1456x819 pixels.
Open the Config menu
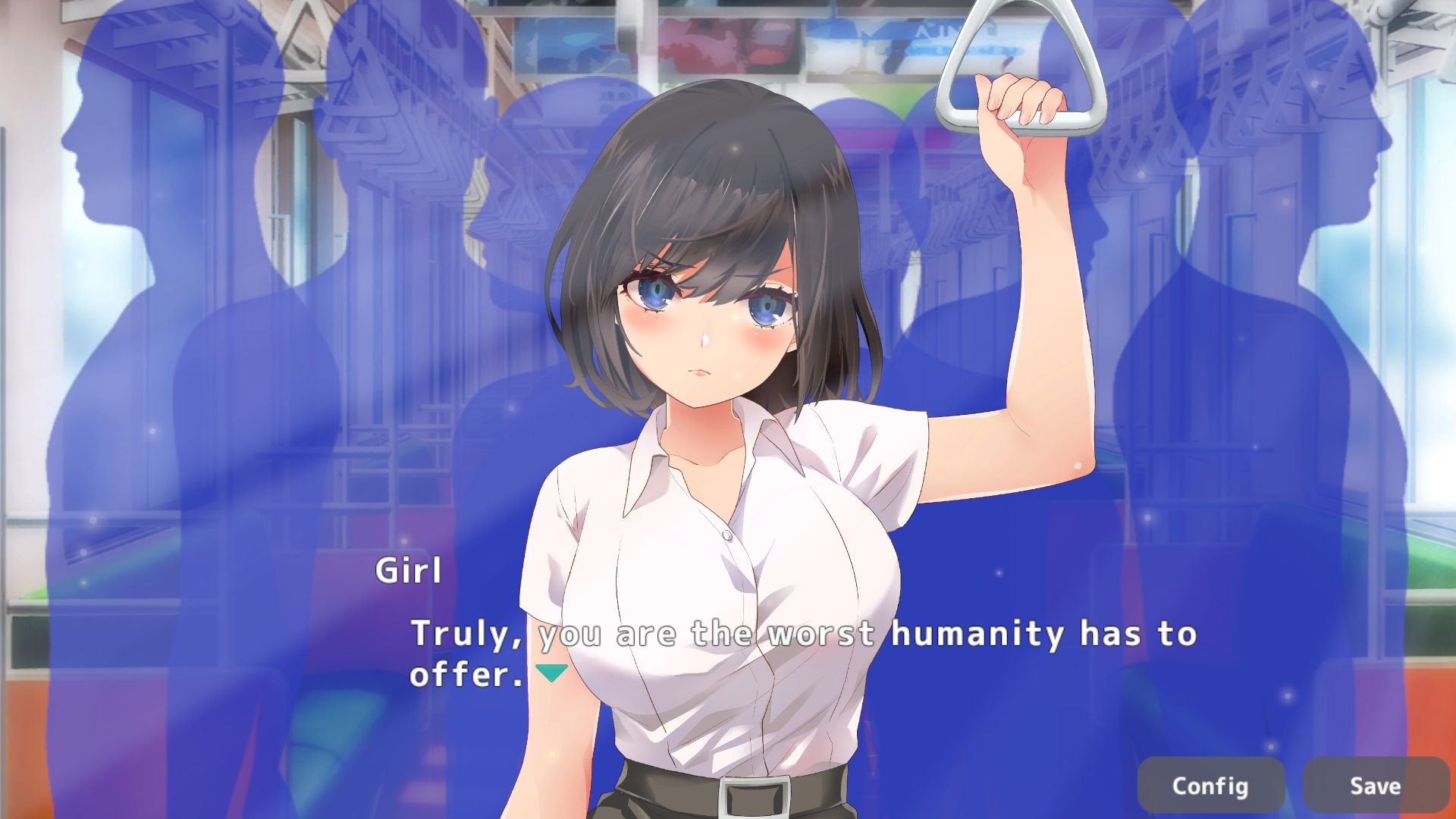[1210, 786]
